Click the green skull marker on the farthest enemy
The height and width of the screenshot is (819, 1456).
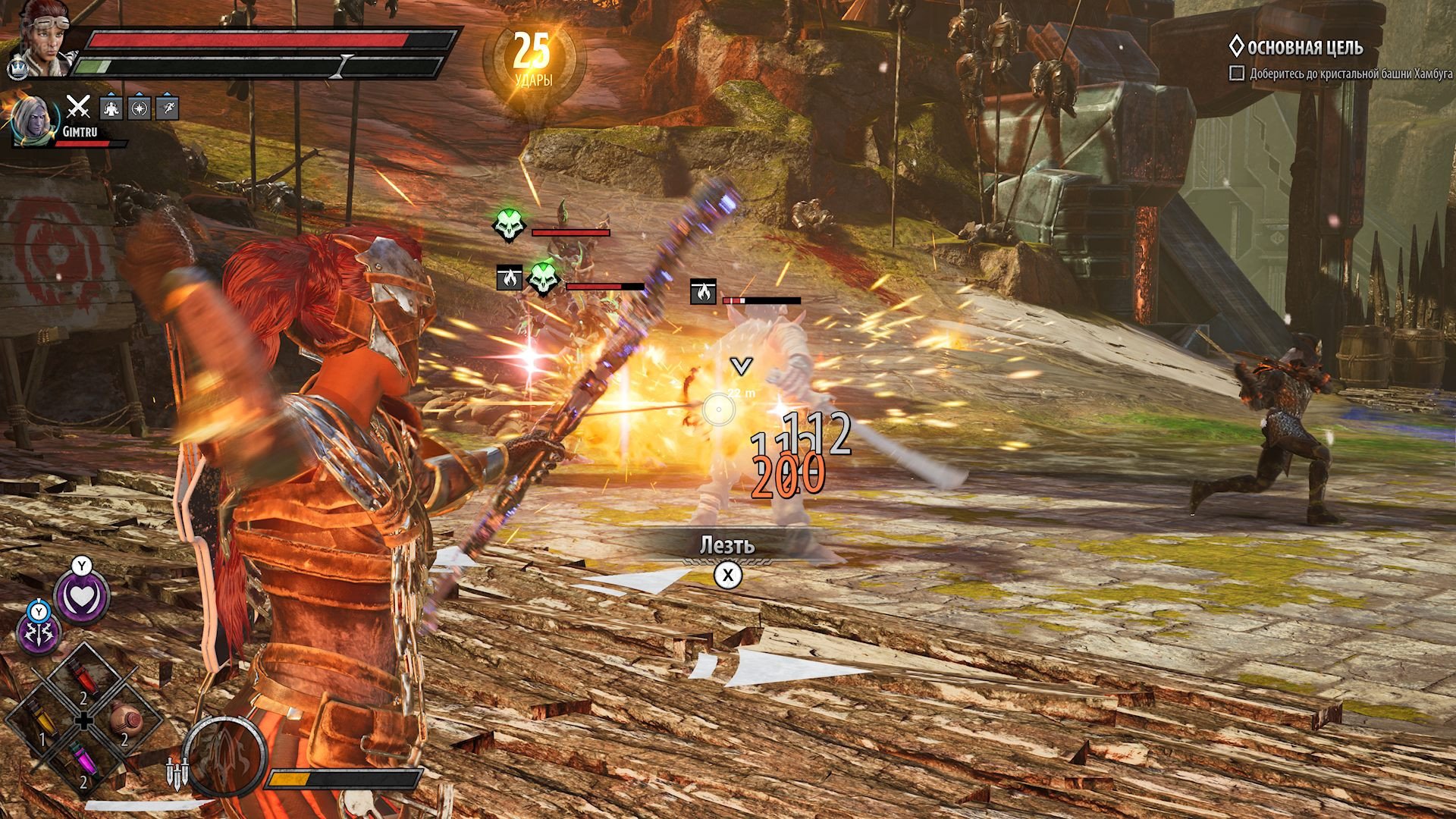(508, 225)
